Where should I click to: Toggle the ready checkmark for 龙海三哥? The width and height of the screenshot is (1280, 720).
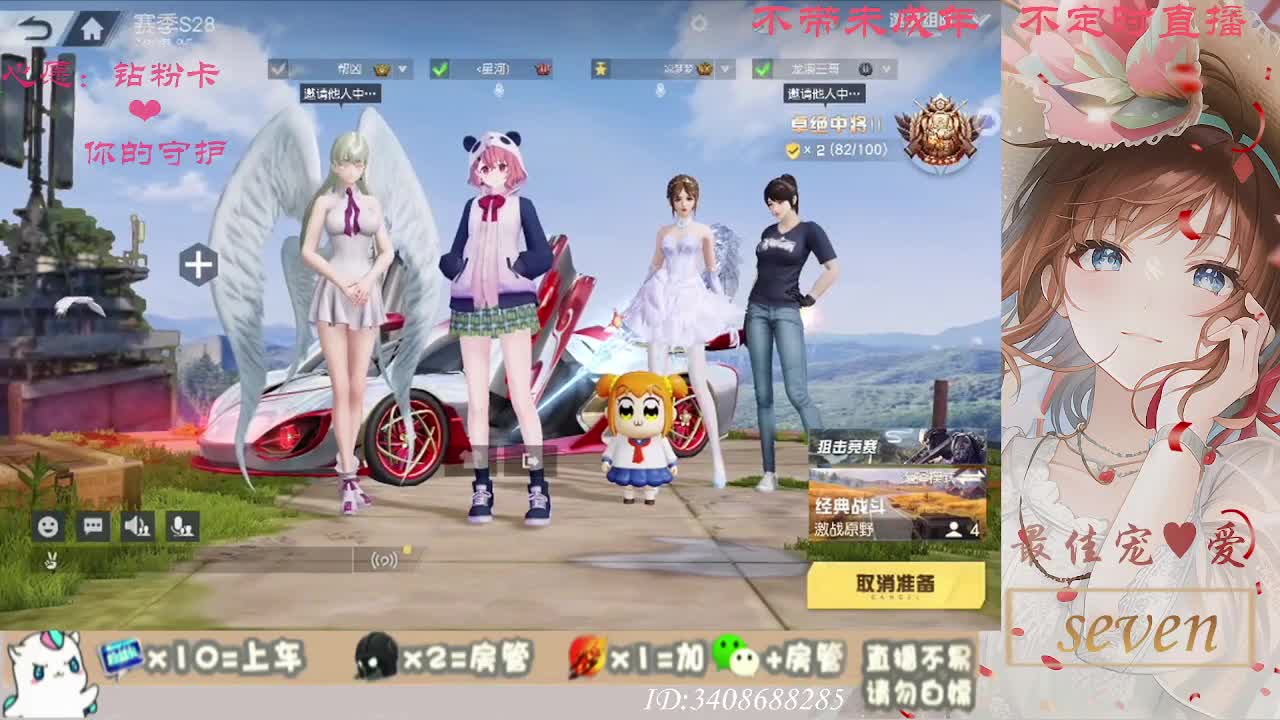coord(763,69)
